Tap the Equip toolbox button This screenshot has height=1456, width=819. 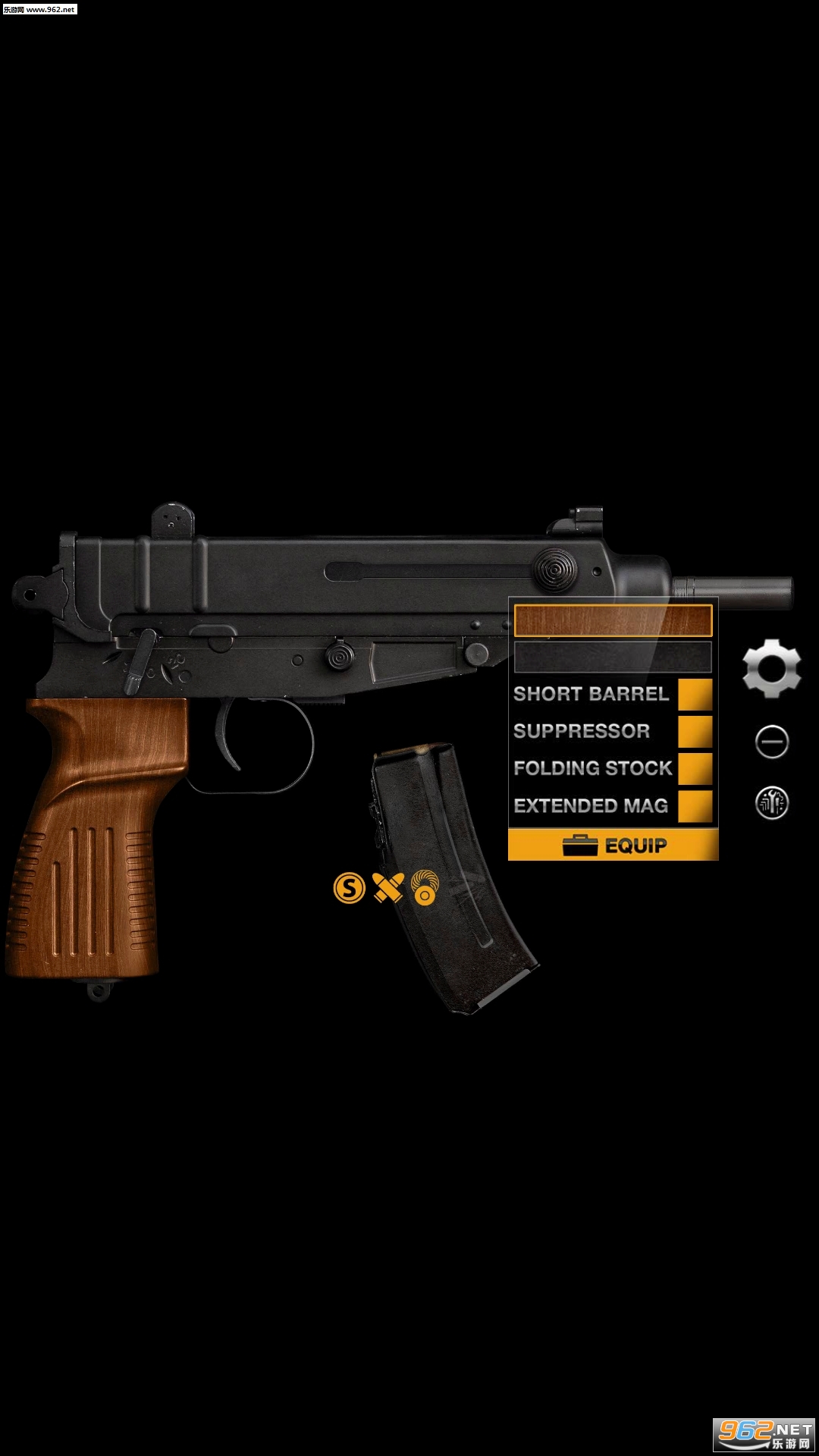pos(613,845)
